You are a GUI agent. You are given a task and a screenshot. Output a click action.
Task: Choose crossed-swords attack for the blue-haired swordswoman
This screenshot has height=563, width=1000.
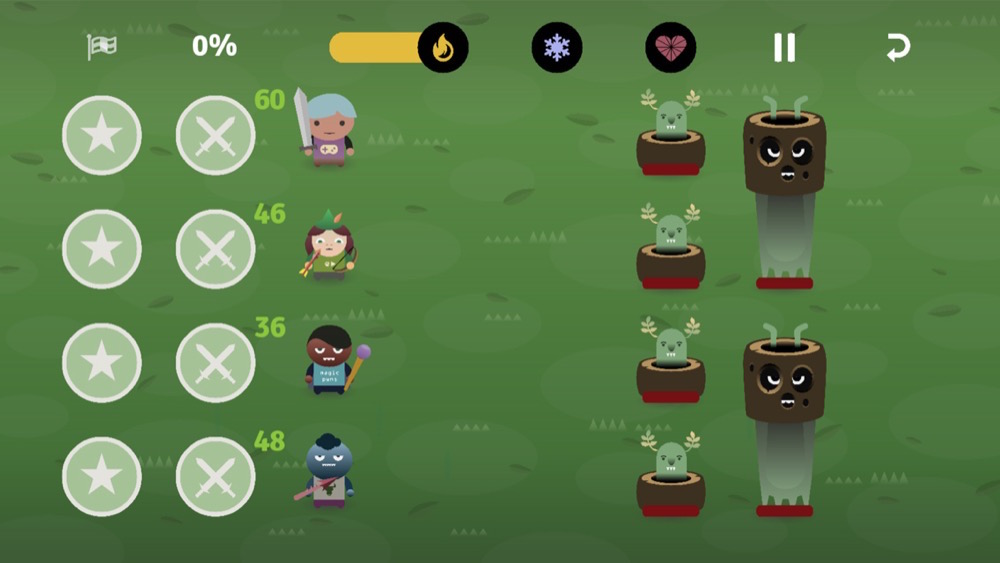pyautogui.click(x=215, y=135)
